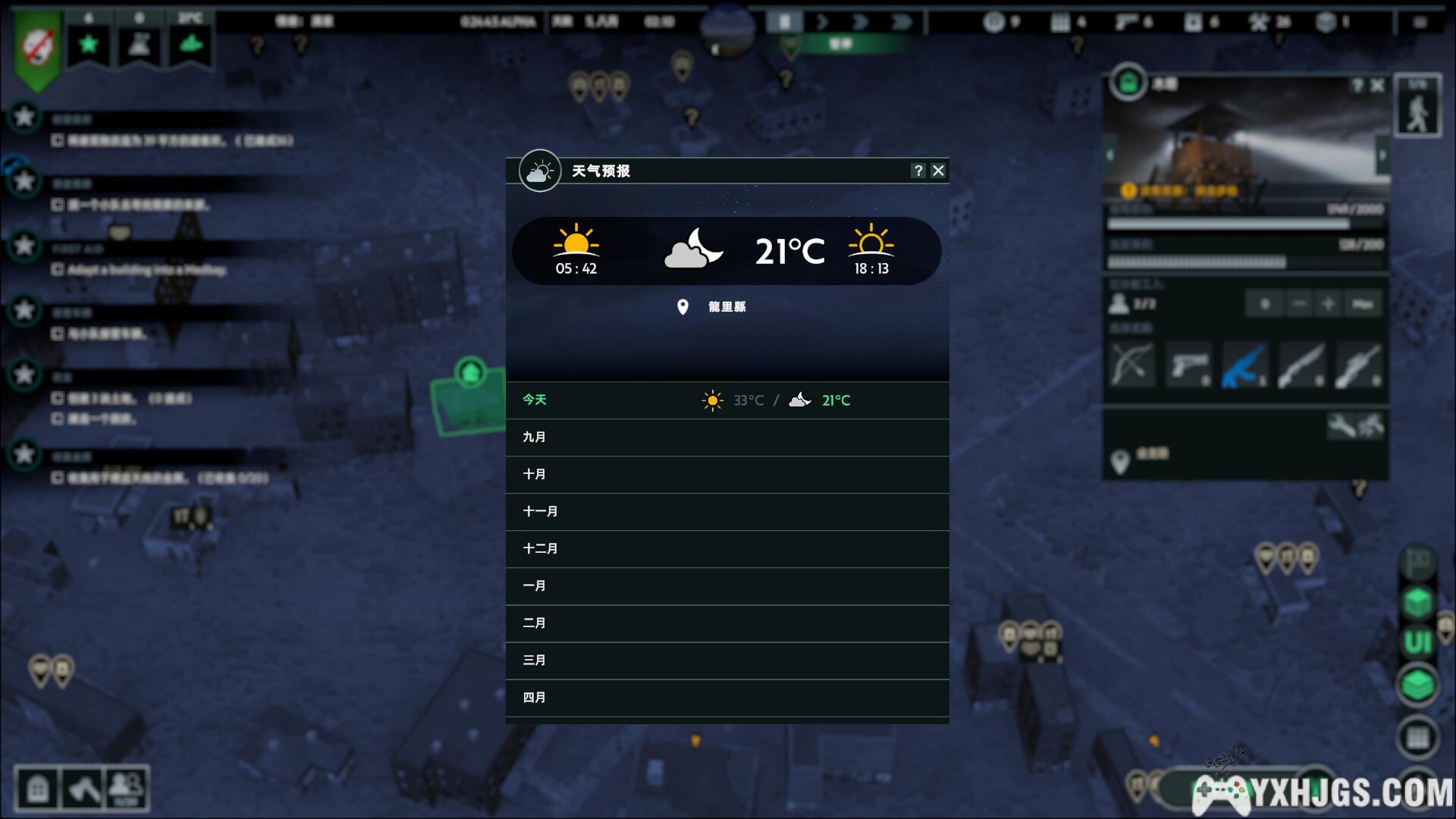This screenshot has height=819, width=1456.
Task: Open the axe tool menu button
Action: coord(83,789)
